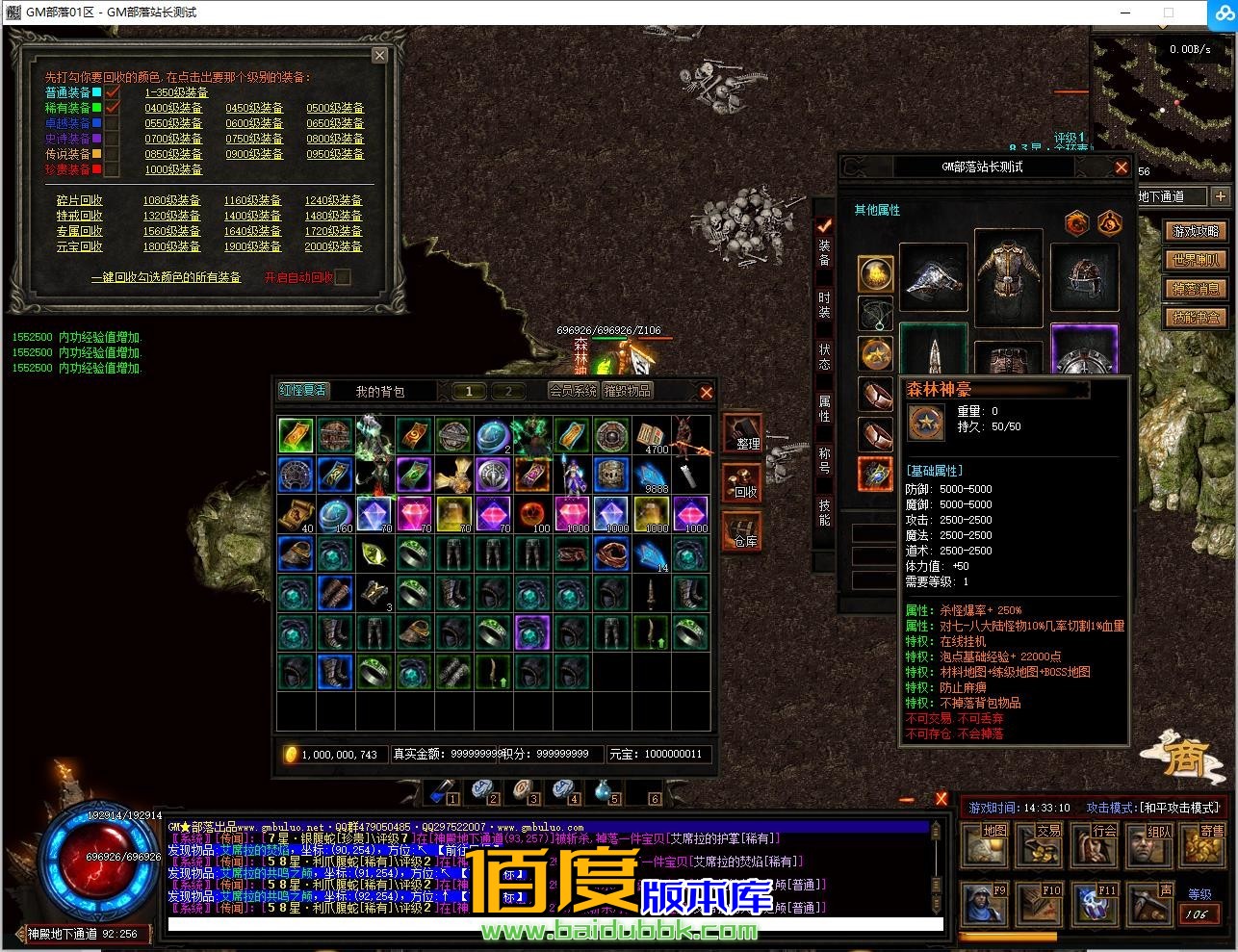
Task: Close the character equipment window
Action: [1121, 167]
